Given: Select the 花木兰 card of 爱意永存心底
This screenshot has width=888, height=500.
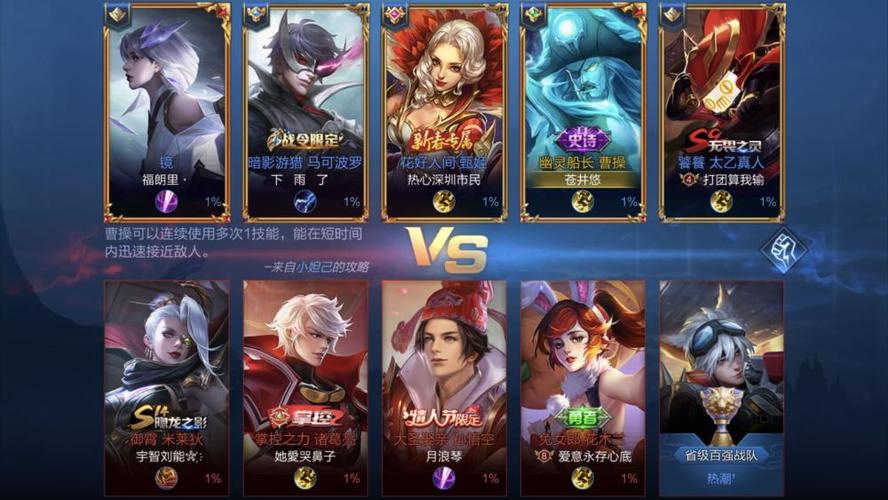Looking at the screenshot, I should (x=582, y=385).
